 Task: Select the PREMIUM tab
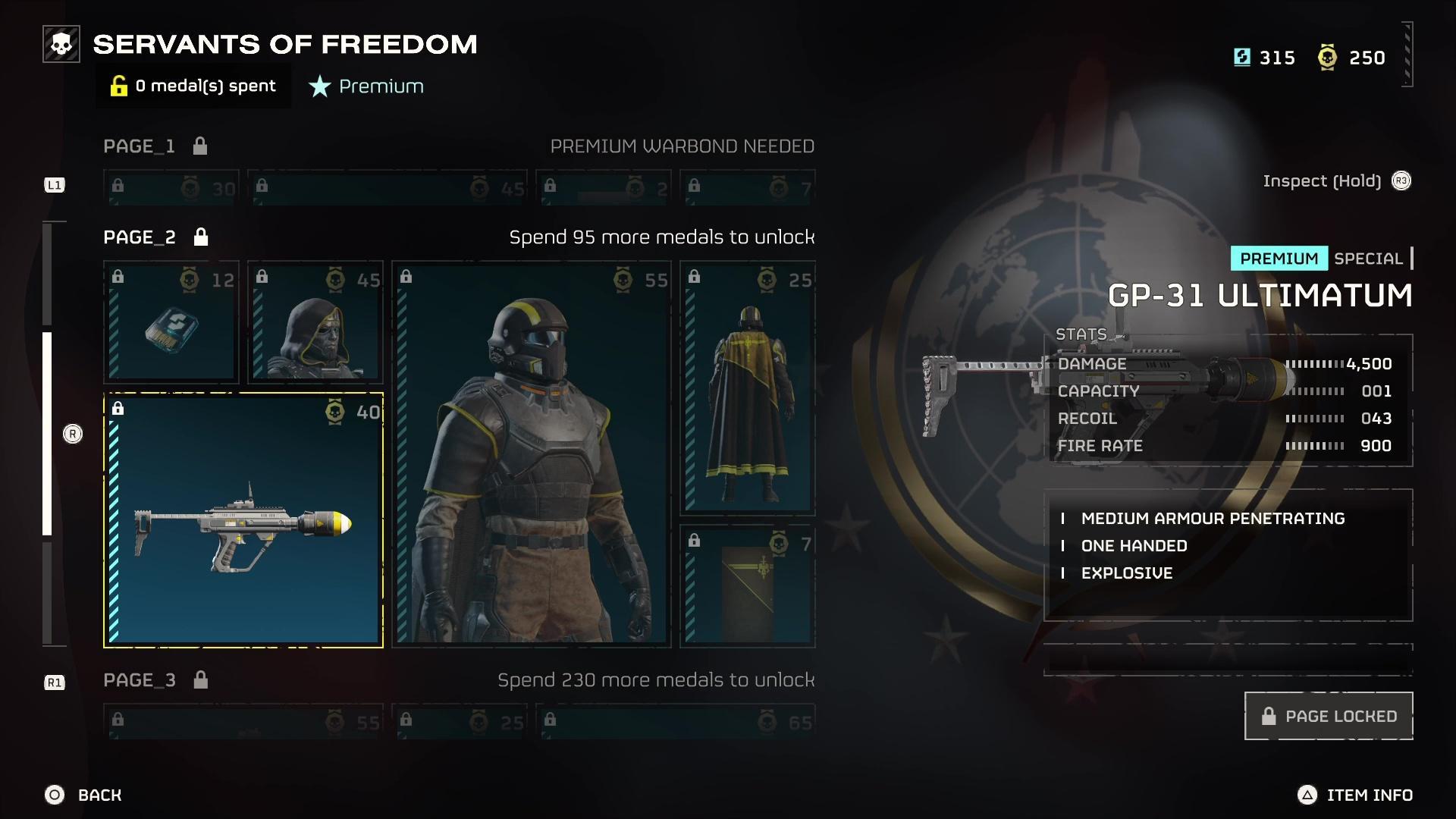(1279, 259)
